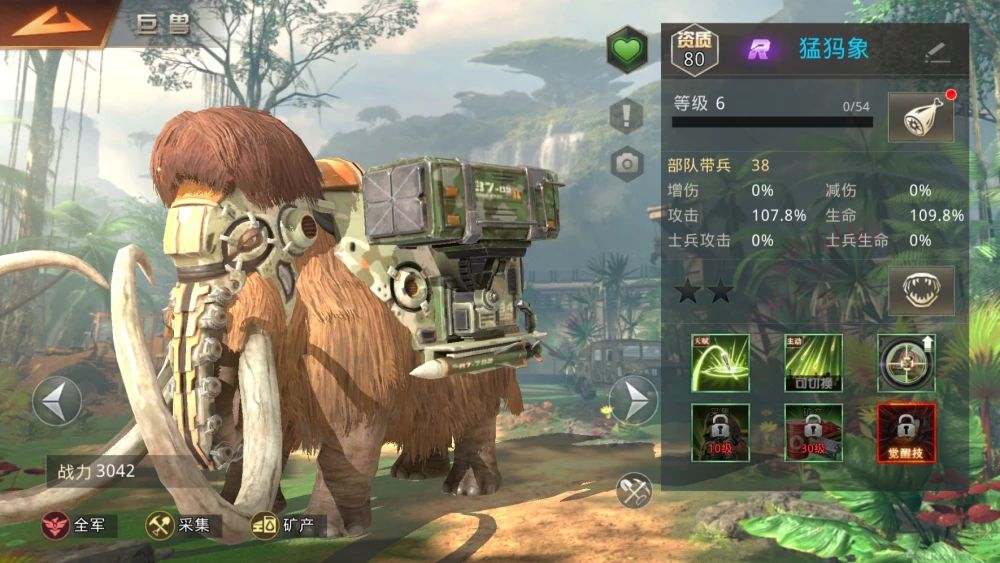Select the crosshair target skill icon

pos(906,363)
